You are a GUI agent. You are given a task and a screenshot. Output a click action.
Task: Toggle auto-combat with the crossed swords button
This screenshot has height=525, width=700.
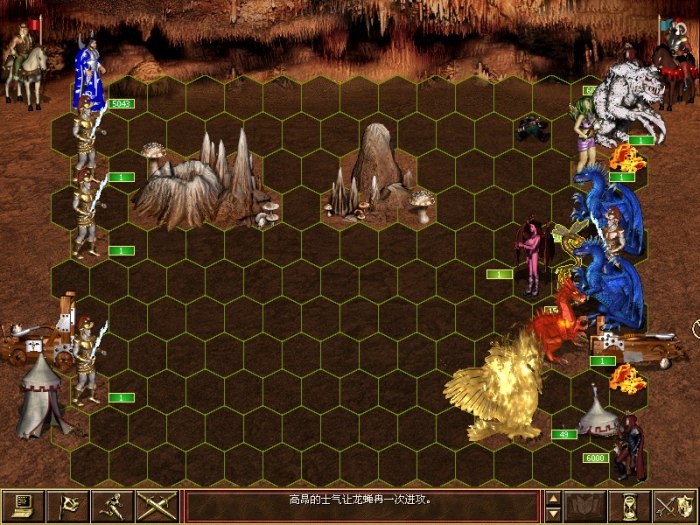point(157,506)
